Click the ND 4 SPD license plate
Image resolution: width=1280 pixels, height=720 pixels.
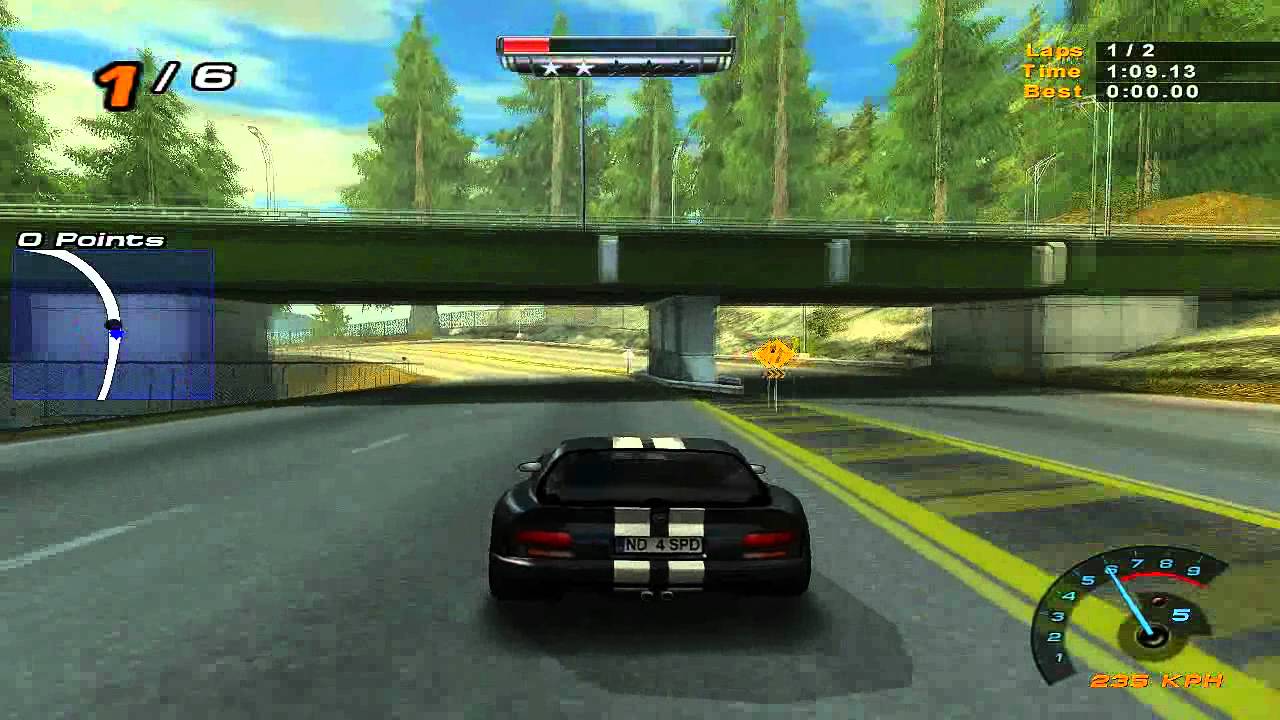point(657,546)
